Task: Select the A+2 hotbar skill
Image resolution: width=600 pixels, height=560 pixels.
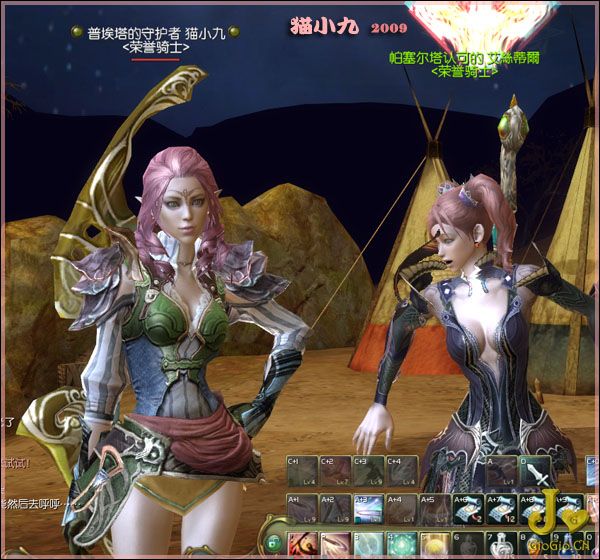Action: pos(335,509)
